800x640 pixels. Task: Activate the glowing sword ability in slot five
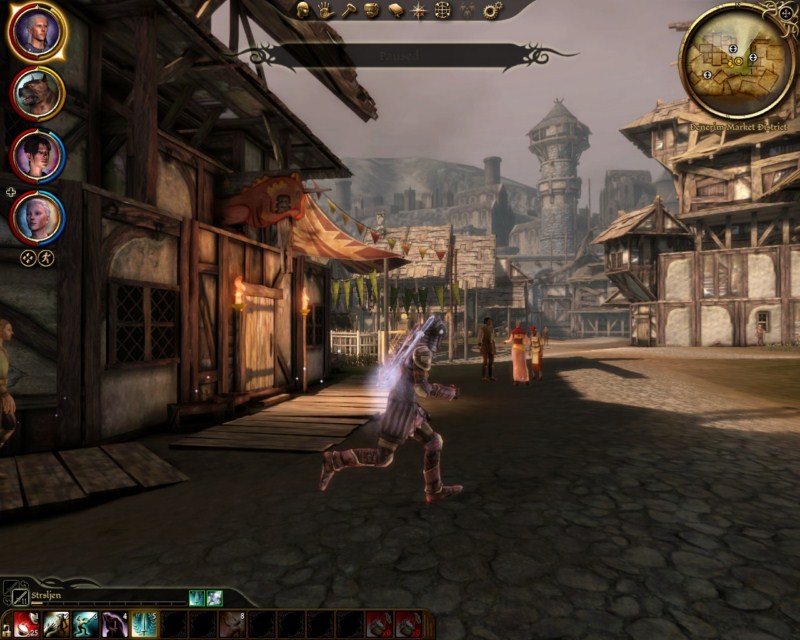(x=144, y=624)
